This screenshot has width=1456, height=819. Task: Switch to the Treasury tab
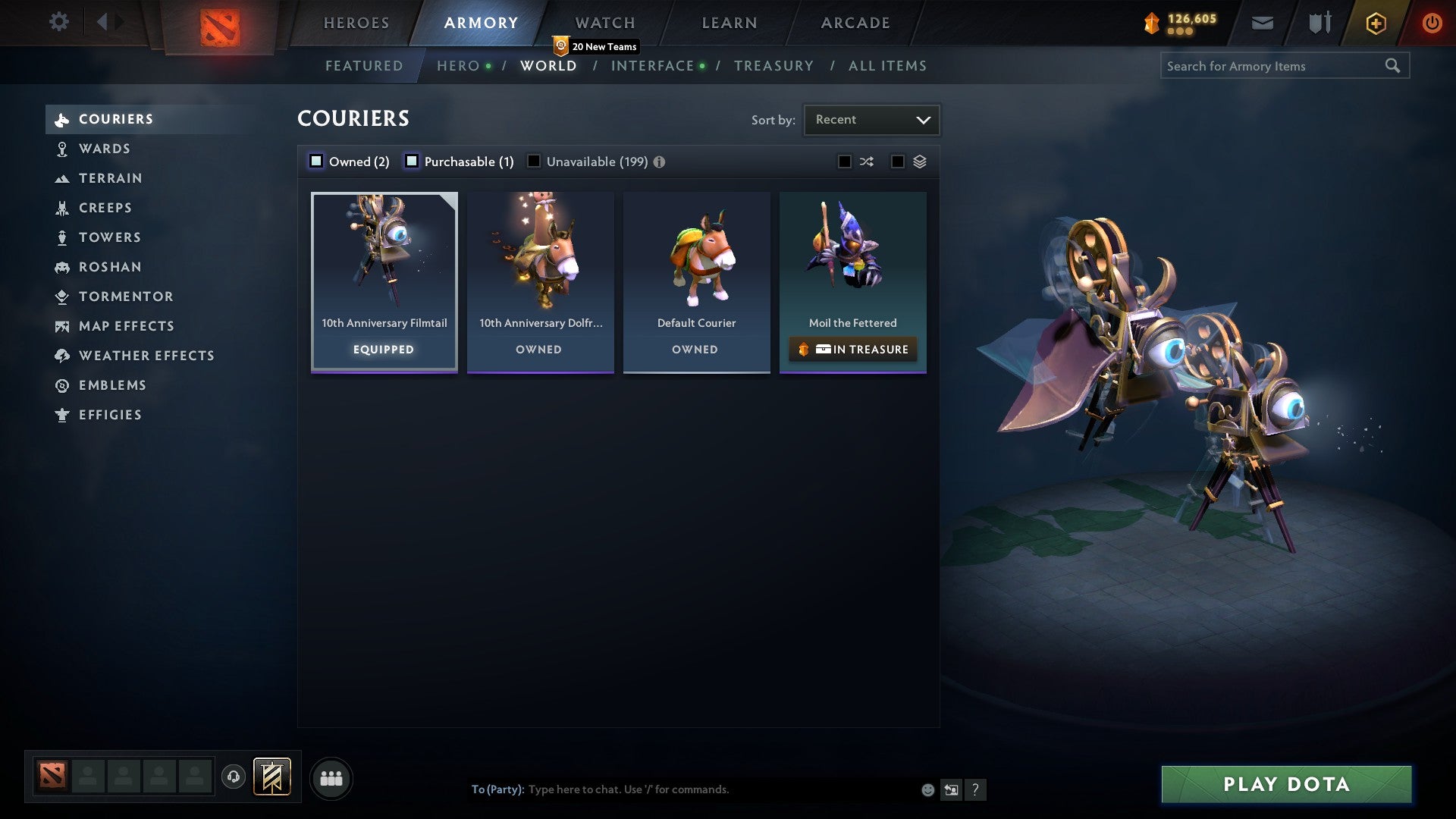[773, 66]
